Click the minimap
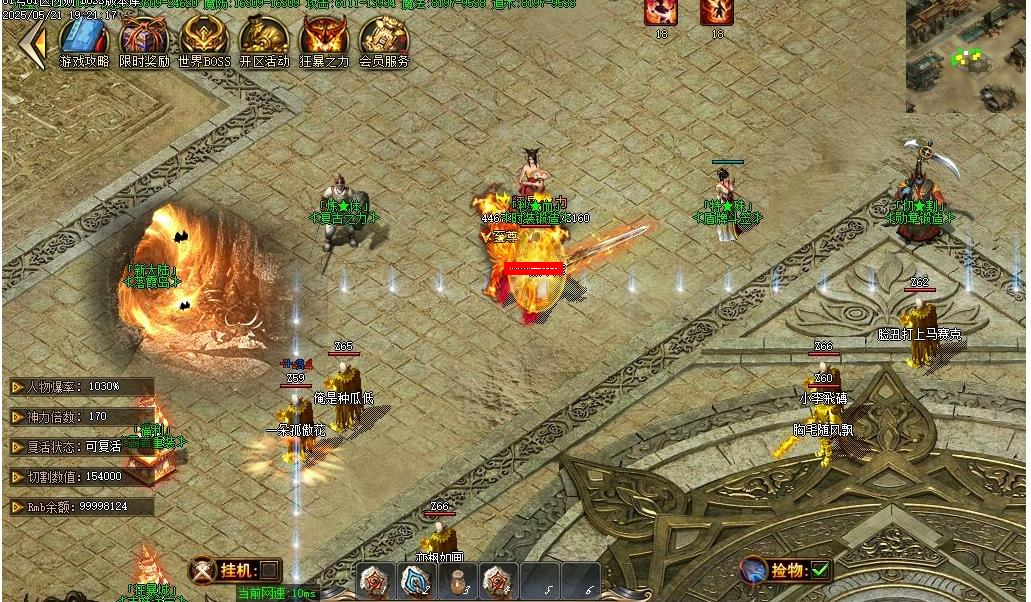Screen dimensions: 1031x602 tap(966, 56)
